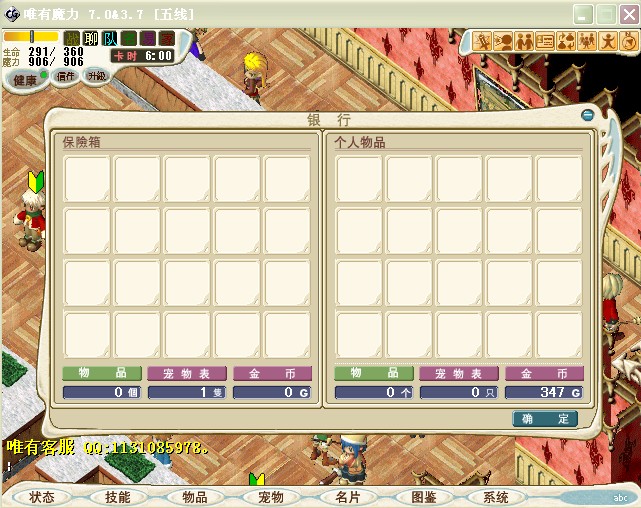Viewport: 641px width, 508px height.
Task: Open the 名片 name card menu
Action: (x=347, y=496)
